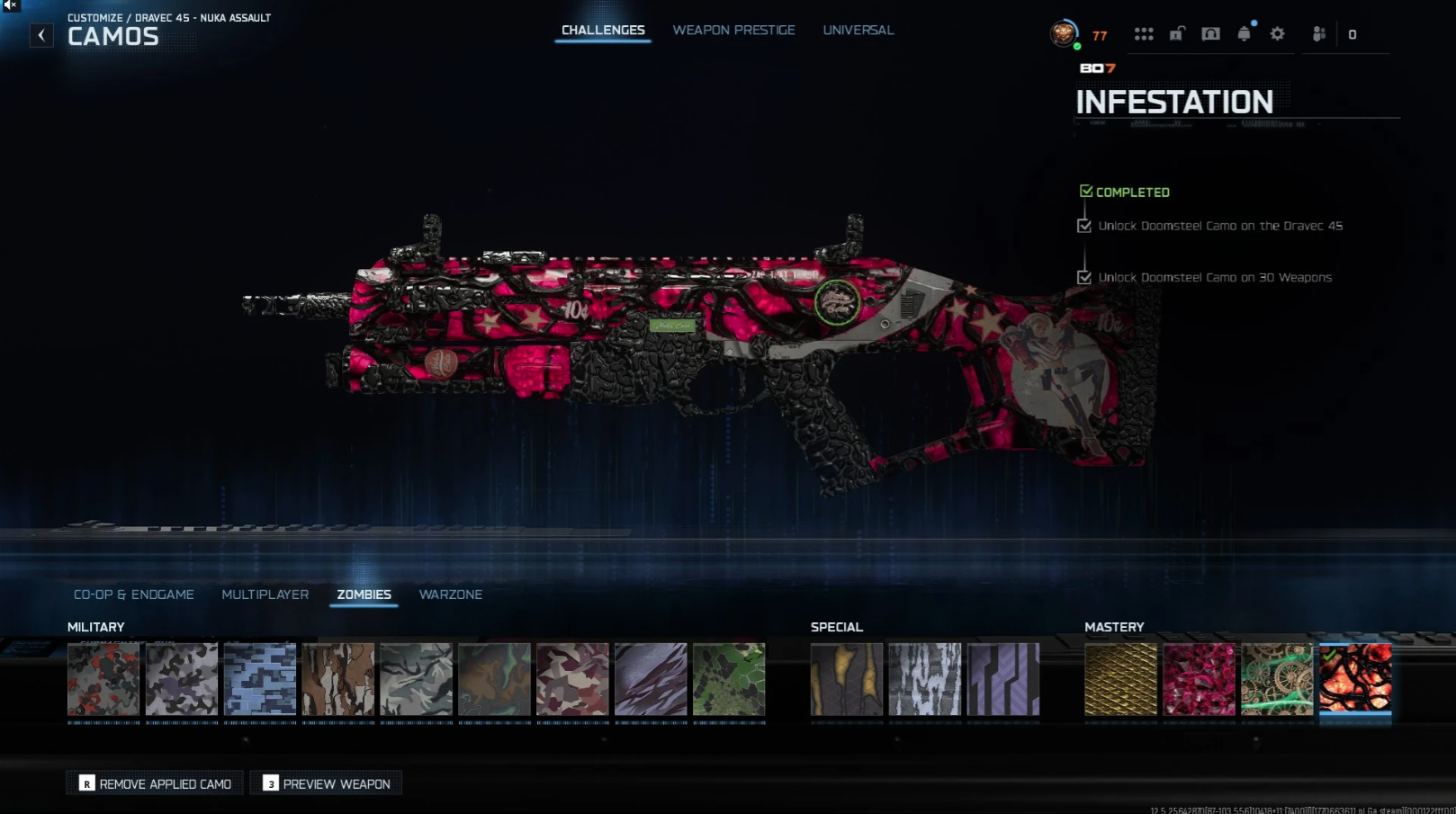Viewport: 1456px width, 814px height.
Task: Select the Infestation fiery tendril camo
Action: tap(1355, 679)
